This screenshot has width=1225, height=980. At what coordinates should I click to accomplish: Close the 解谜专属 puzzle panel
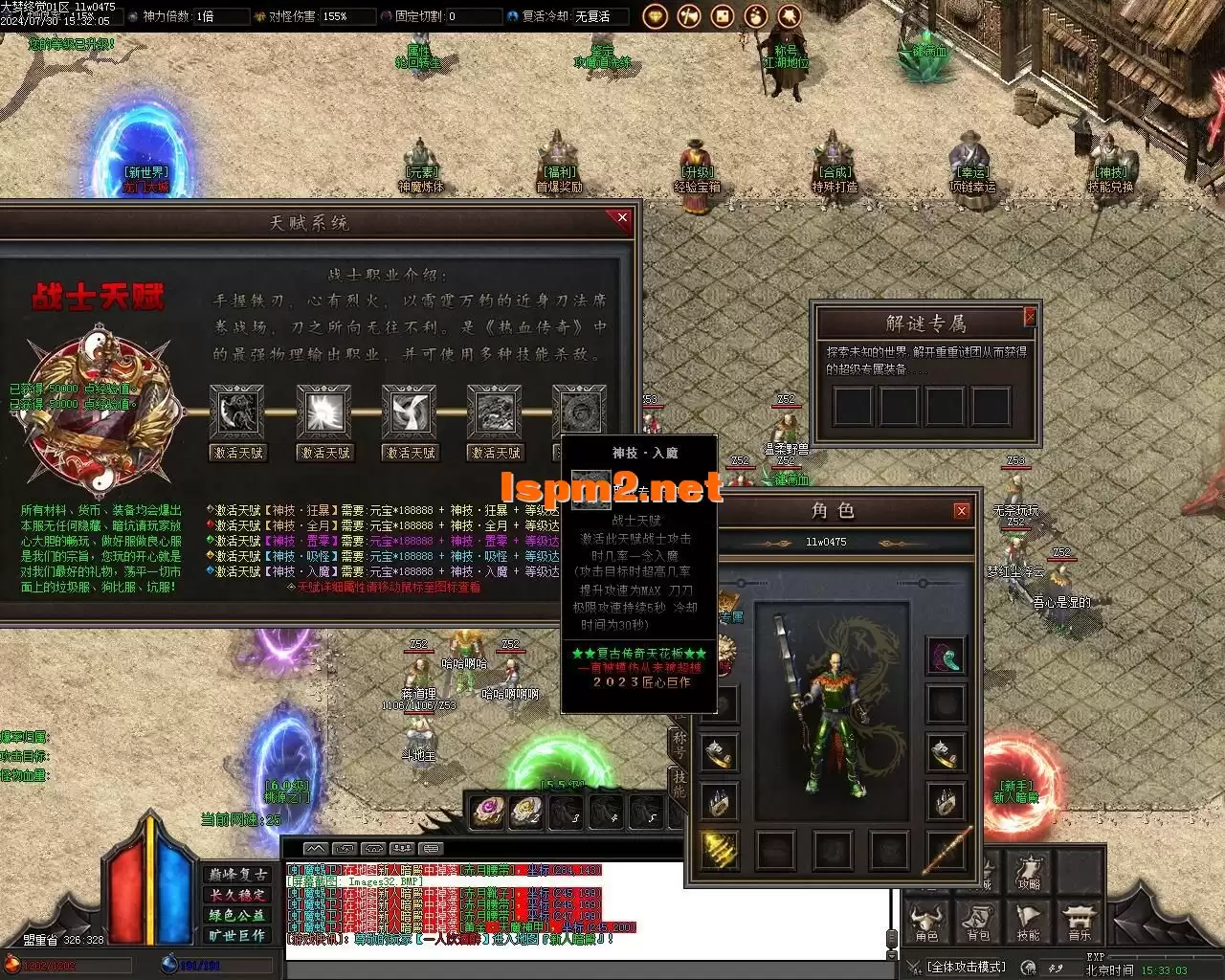click(1030, 317)
